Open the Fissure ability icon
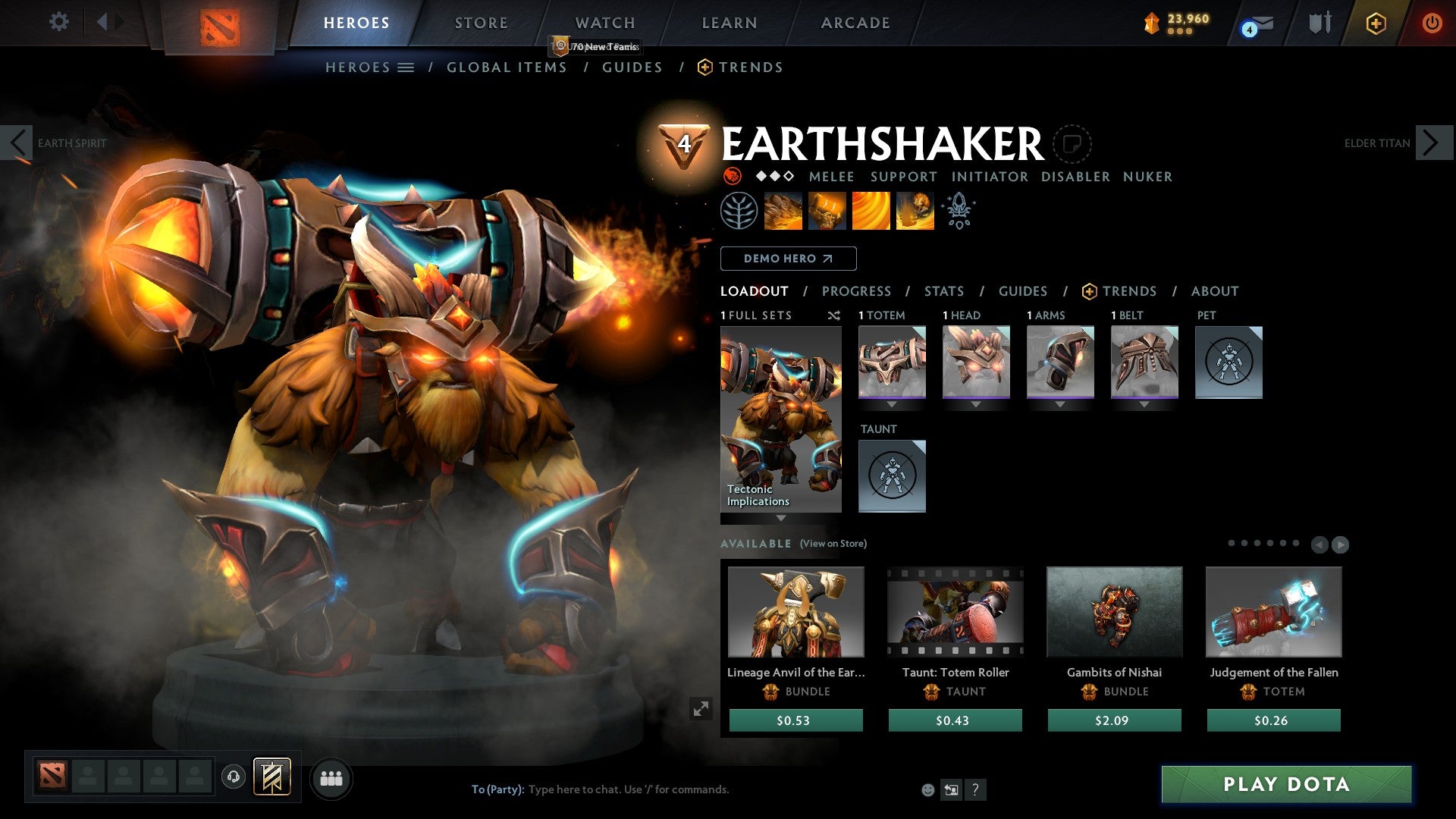This screenshot has width=1456, height=819. (x=783, y=210)
